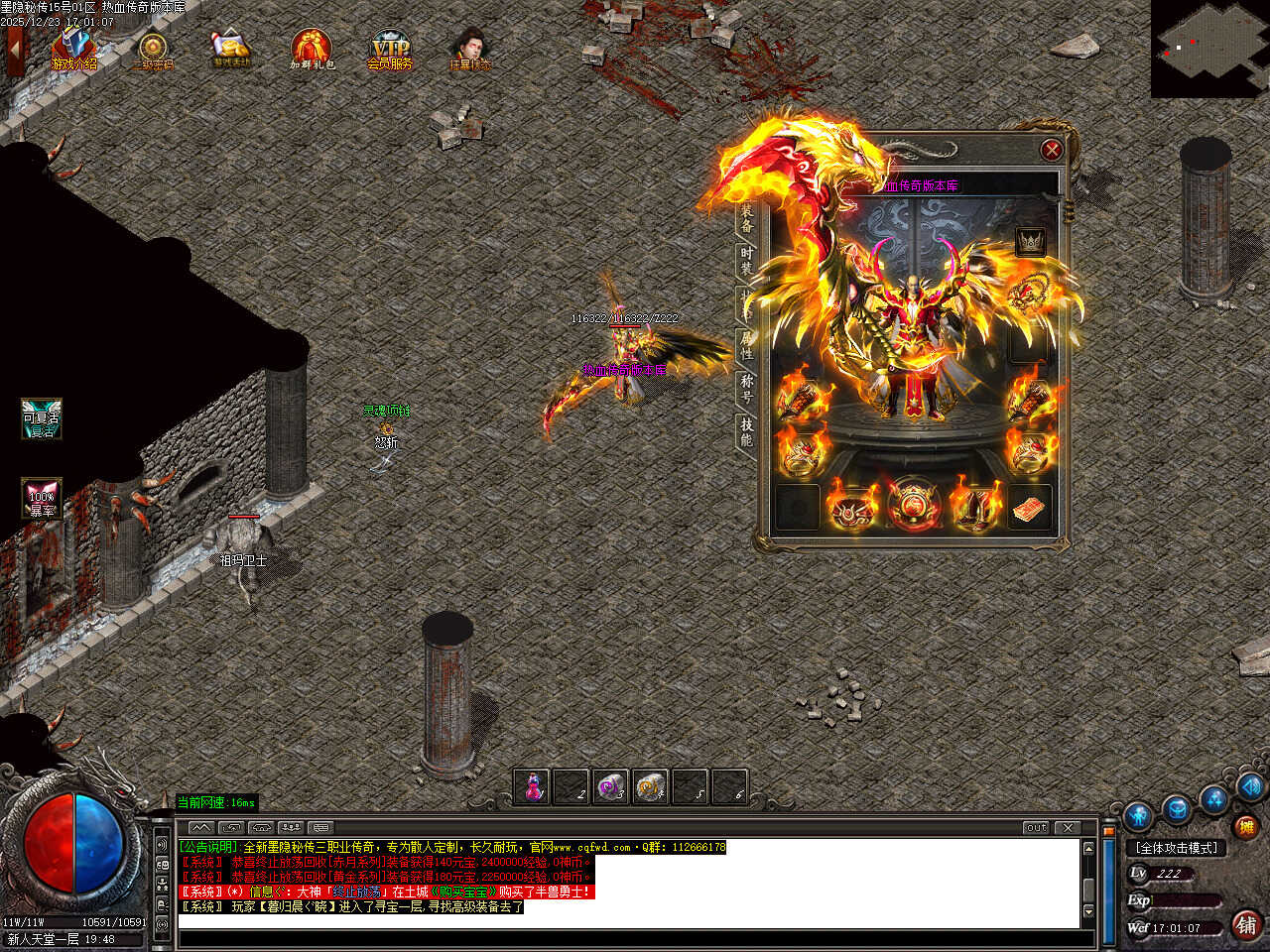
Task: Toggle the 全体攻击模式 attack mode label
Action: [x=1177, y=848]
